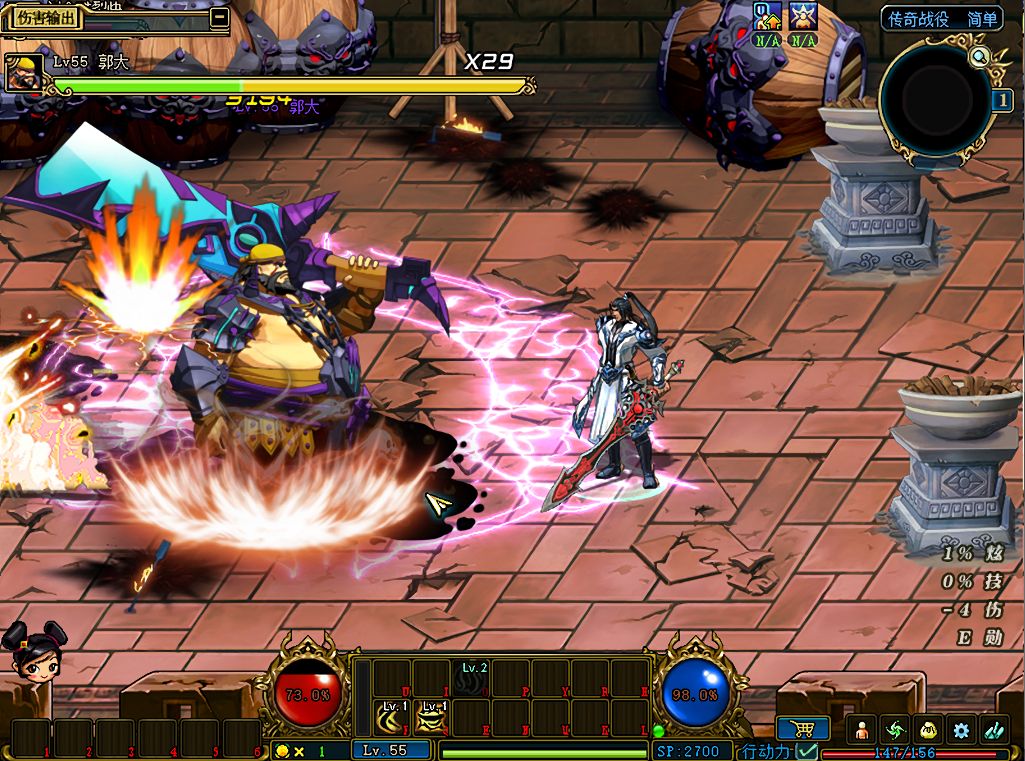The image size is (1025, 761).
Task: Open the gear settings menu
Action: 961,730
